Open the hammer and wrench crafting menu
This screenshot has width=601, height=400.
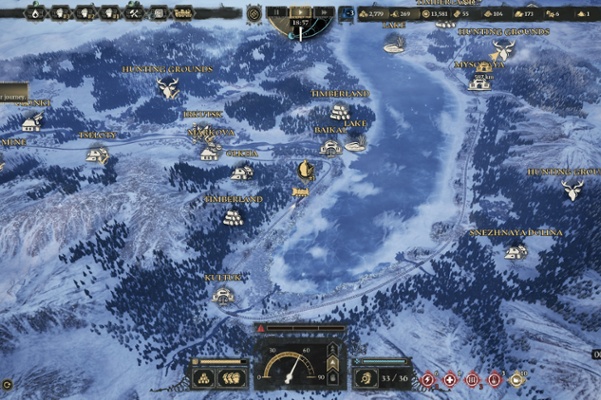click(x=135, y=13)
